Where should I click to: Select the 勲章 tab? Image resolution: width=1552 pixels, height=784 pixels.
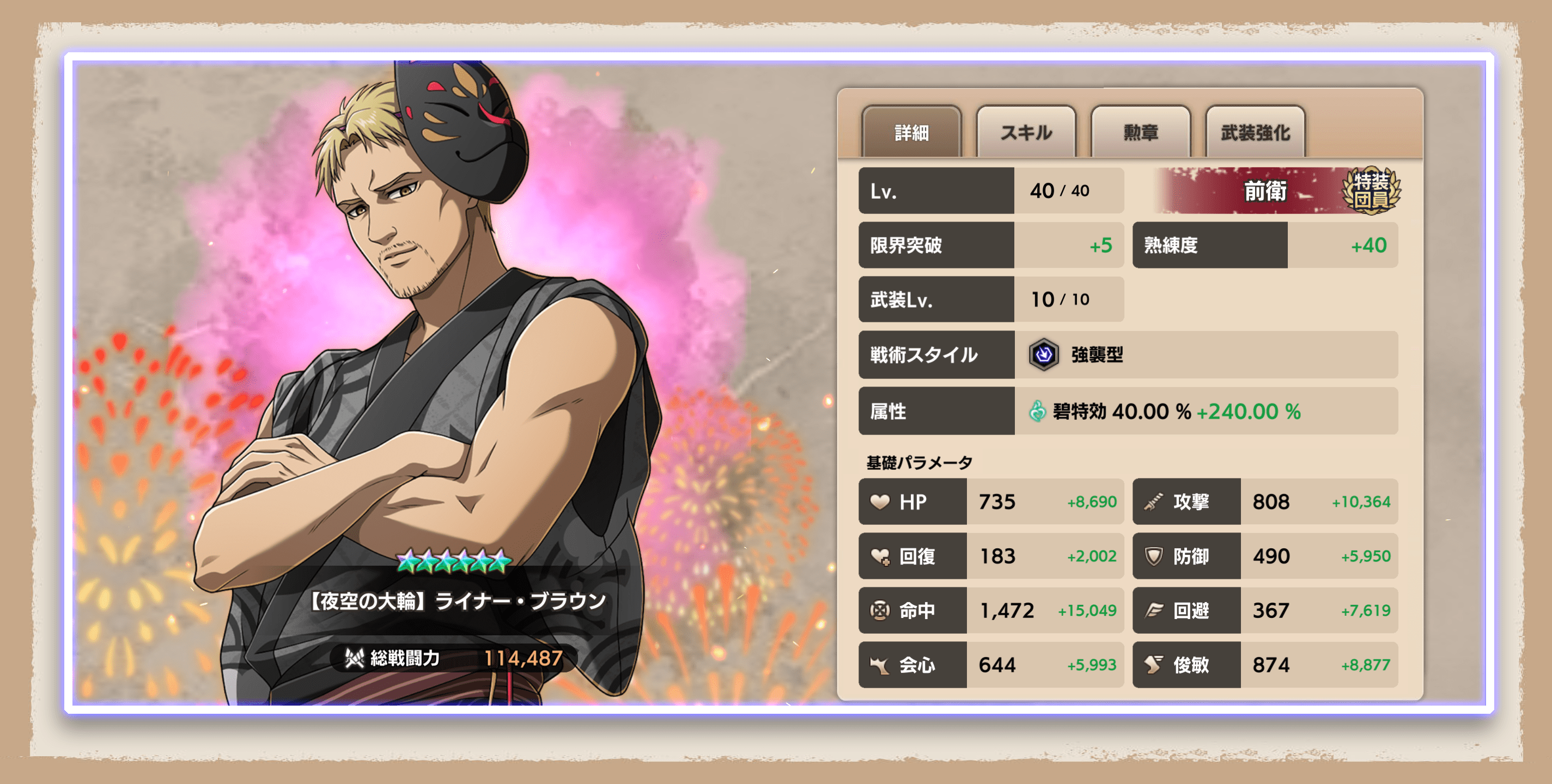pos(1140,132)
